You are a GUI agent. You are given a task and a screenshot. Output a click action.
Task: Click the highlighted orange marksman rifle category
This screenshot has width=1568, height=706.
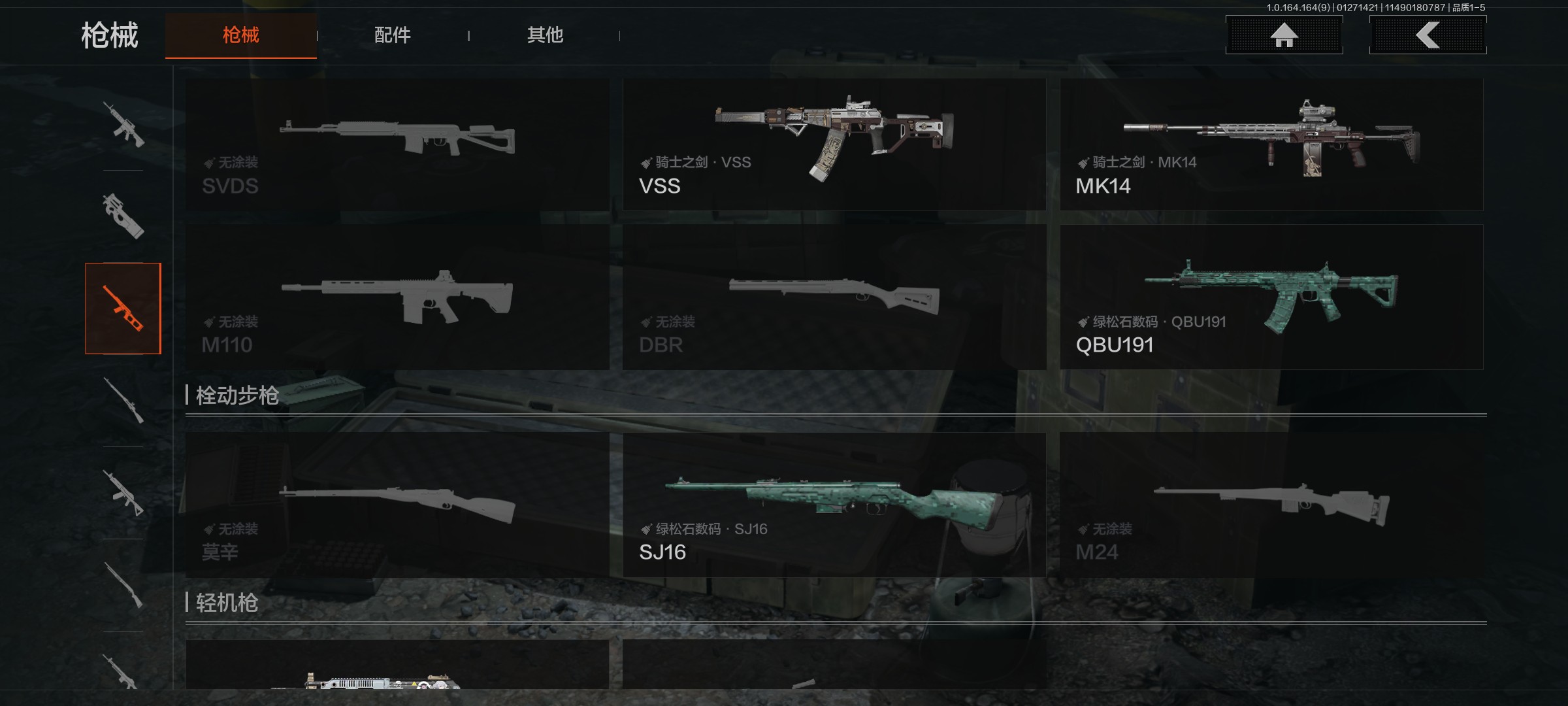point(123,309)
